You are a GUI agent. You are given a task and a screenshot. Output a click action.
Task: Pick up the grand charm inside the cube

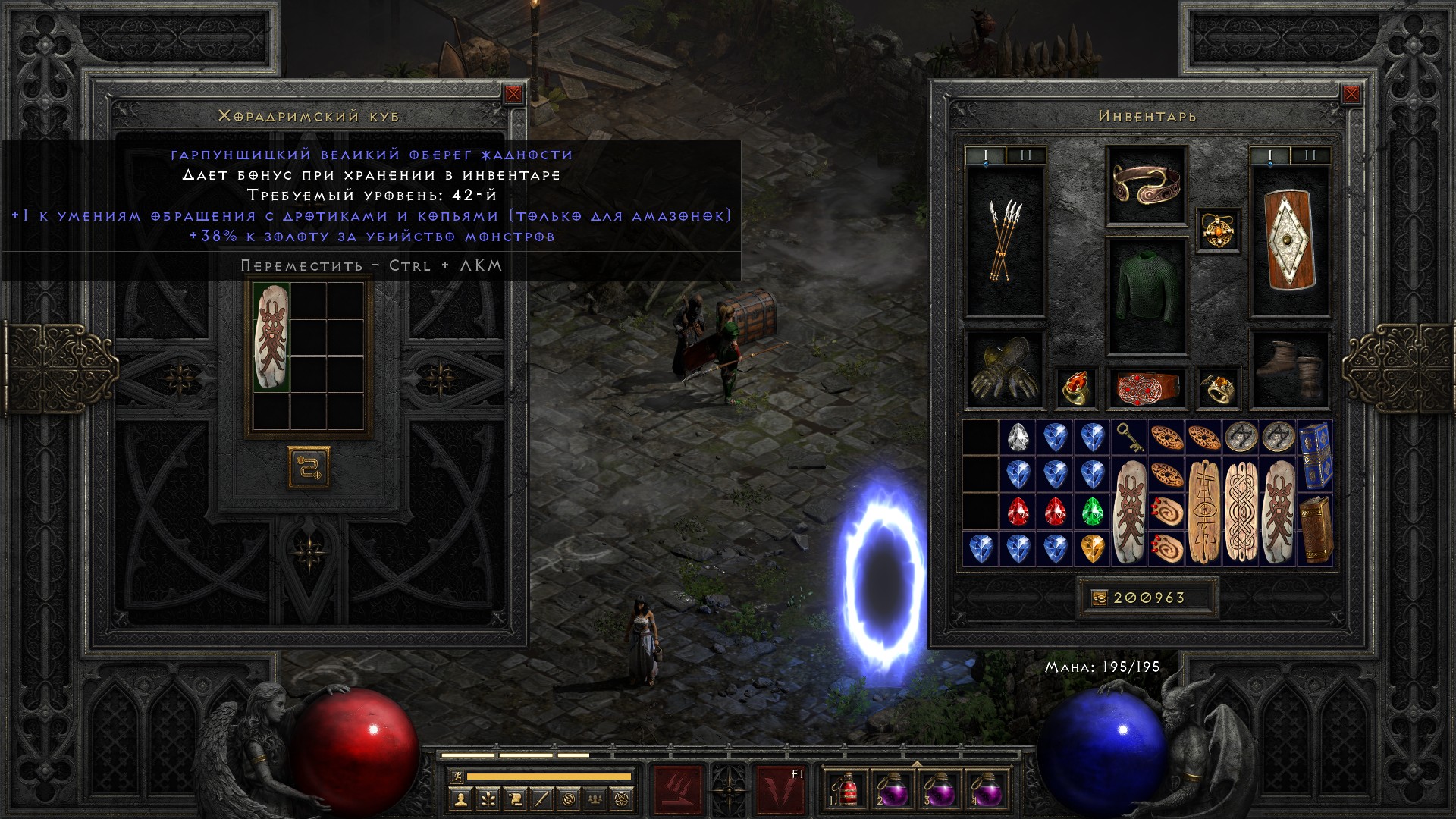[x=271, y=337]
